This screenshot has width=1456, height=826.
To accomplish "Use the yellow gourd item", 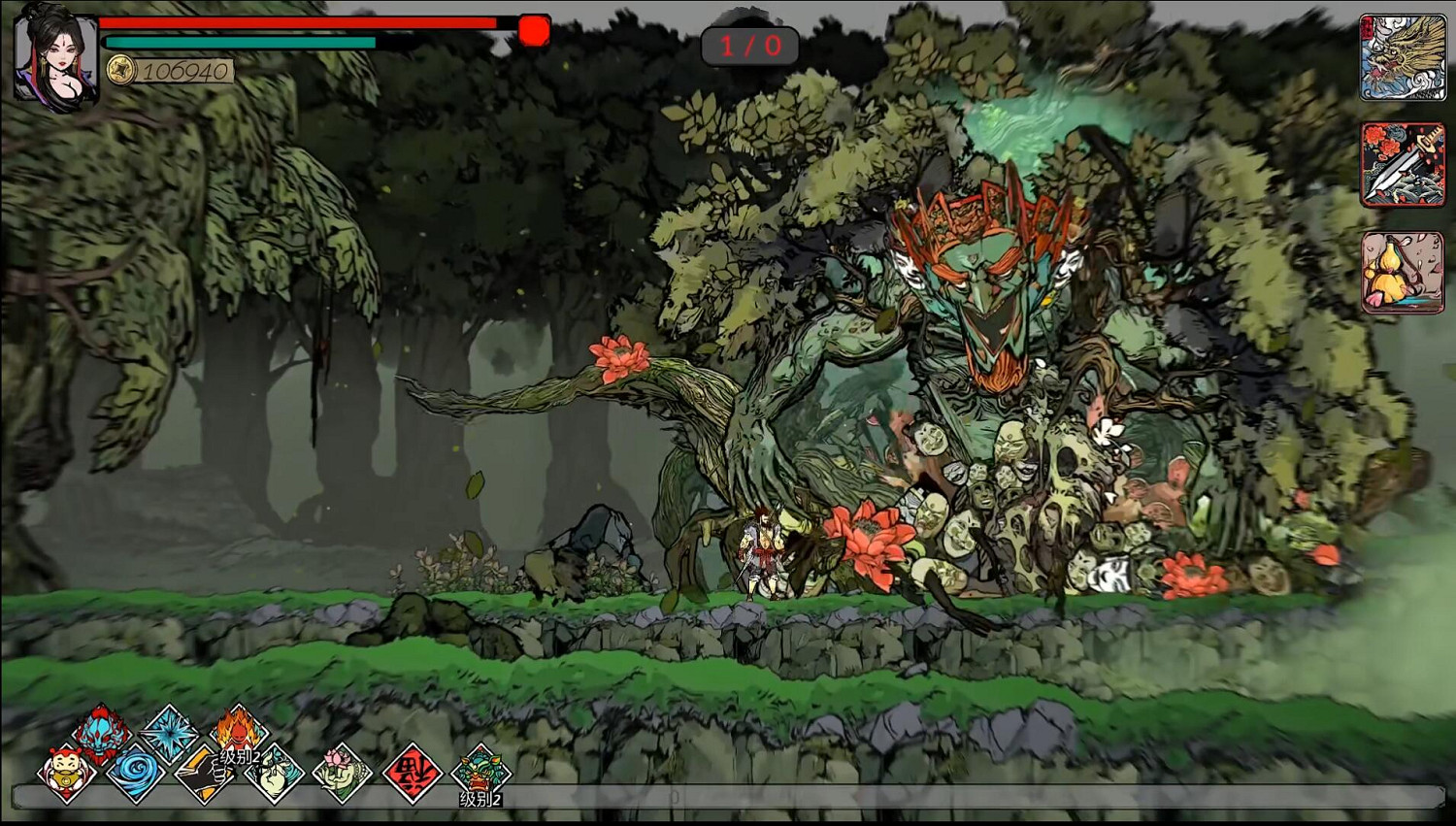I will tap(1402, 272).
